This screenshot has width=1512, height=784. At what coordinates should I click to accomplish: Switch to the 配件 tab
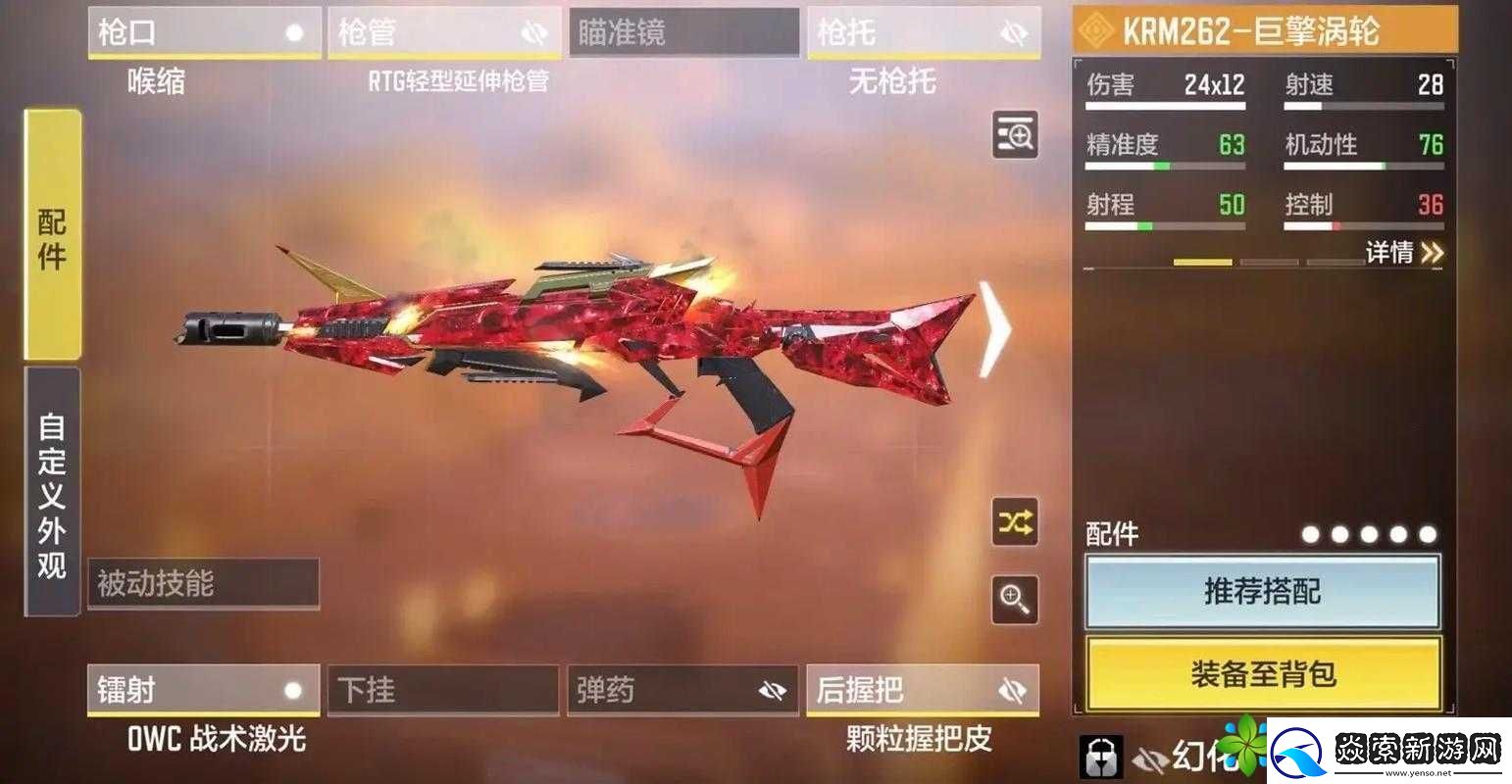coord(53,238)
